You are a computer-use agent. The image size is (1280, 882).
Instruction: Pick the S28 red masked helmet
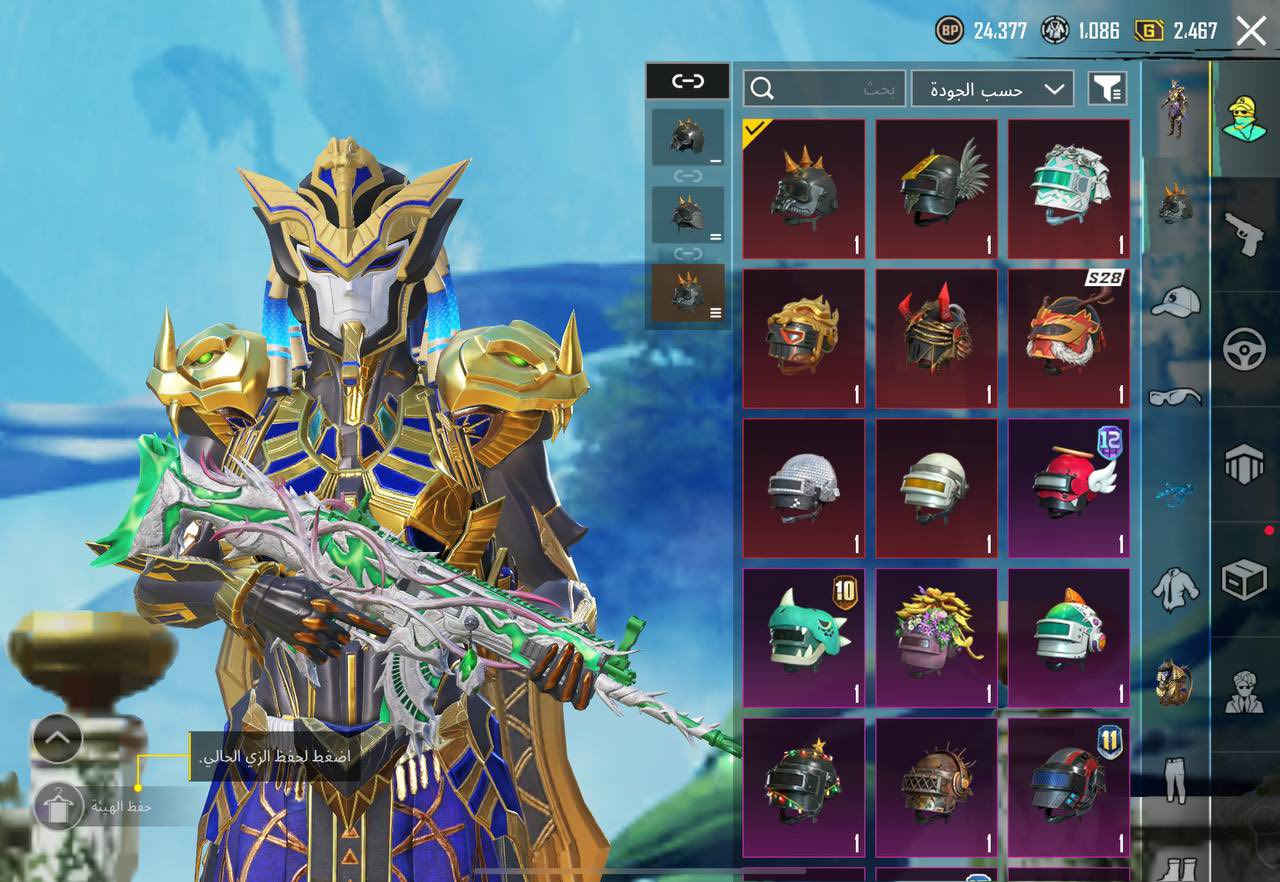click(1069, 338)
